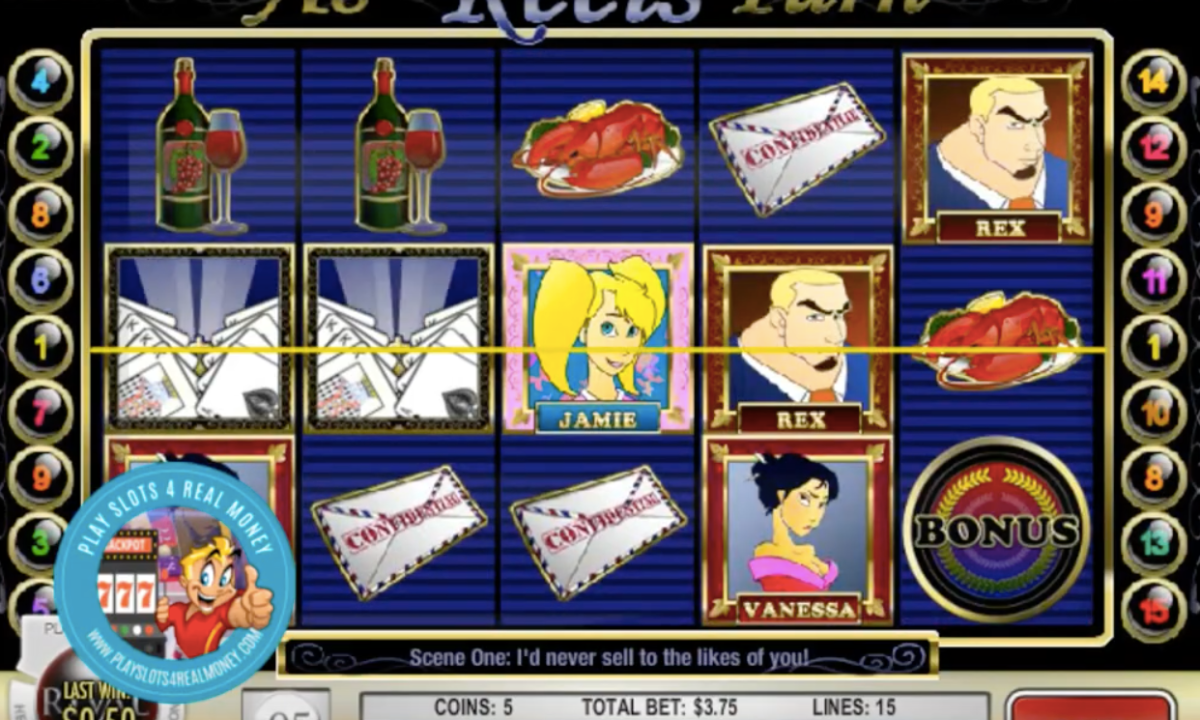Click the red button below the reels
The height and width of the screenshot is (720, 1200).
point(1090,706)
